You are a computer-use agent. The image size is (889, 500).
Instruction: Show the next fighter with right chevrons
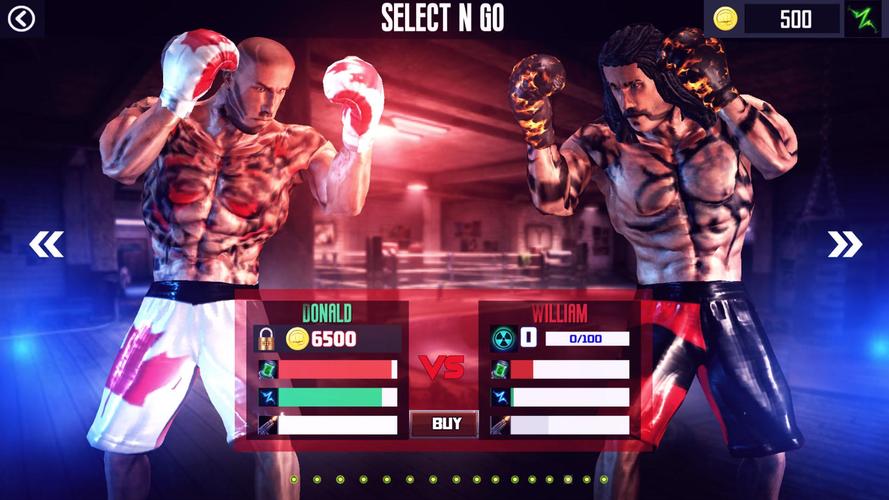coord(844,244)
